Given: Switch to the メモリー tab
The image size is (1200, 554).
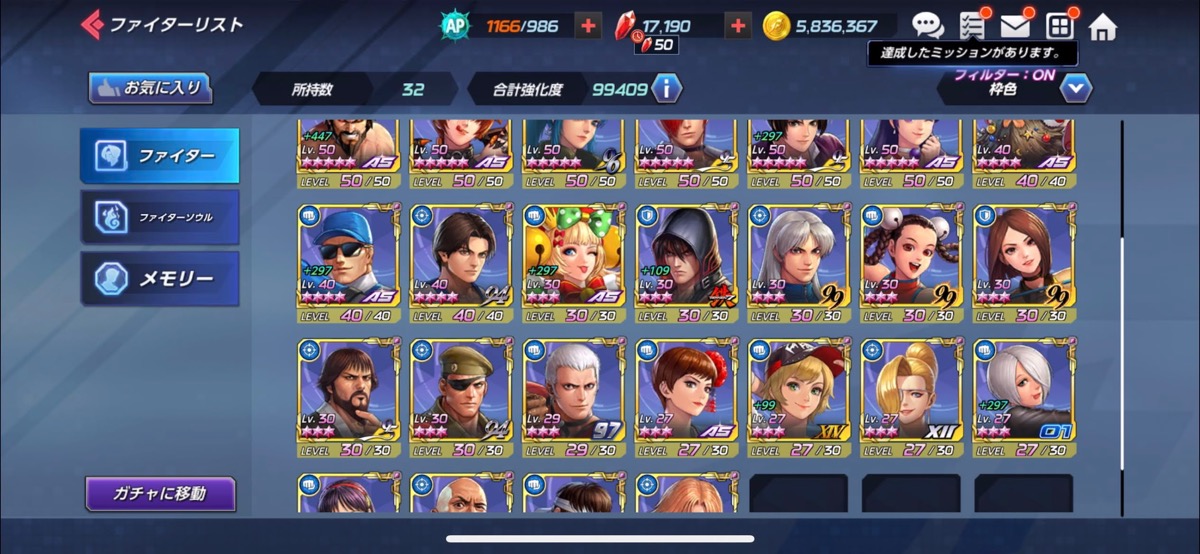Looking at the screenshot, I should pyautogui.click(x=160, y=278).
